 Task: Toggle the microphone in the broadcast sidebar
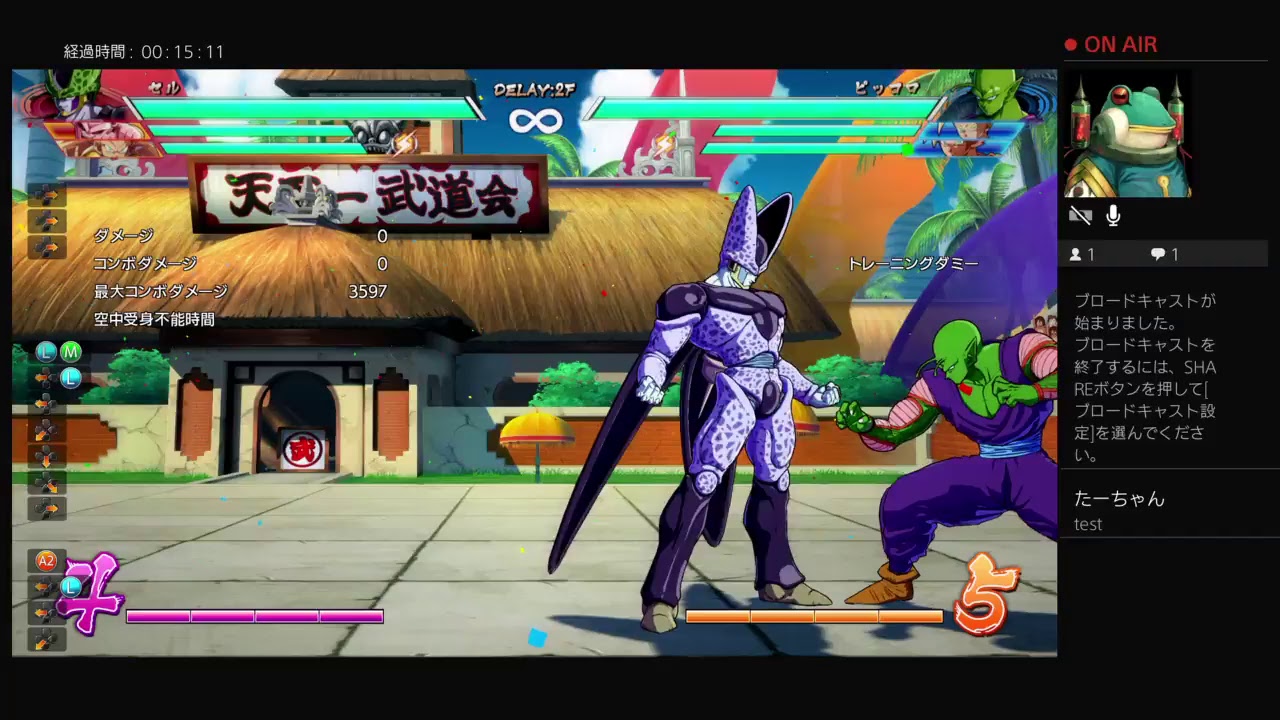pos(1113,215)
